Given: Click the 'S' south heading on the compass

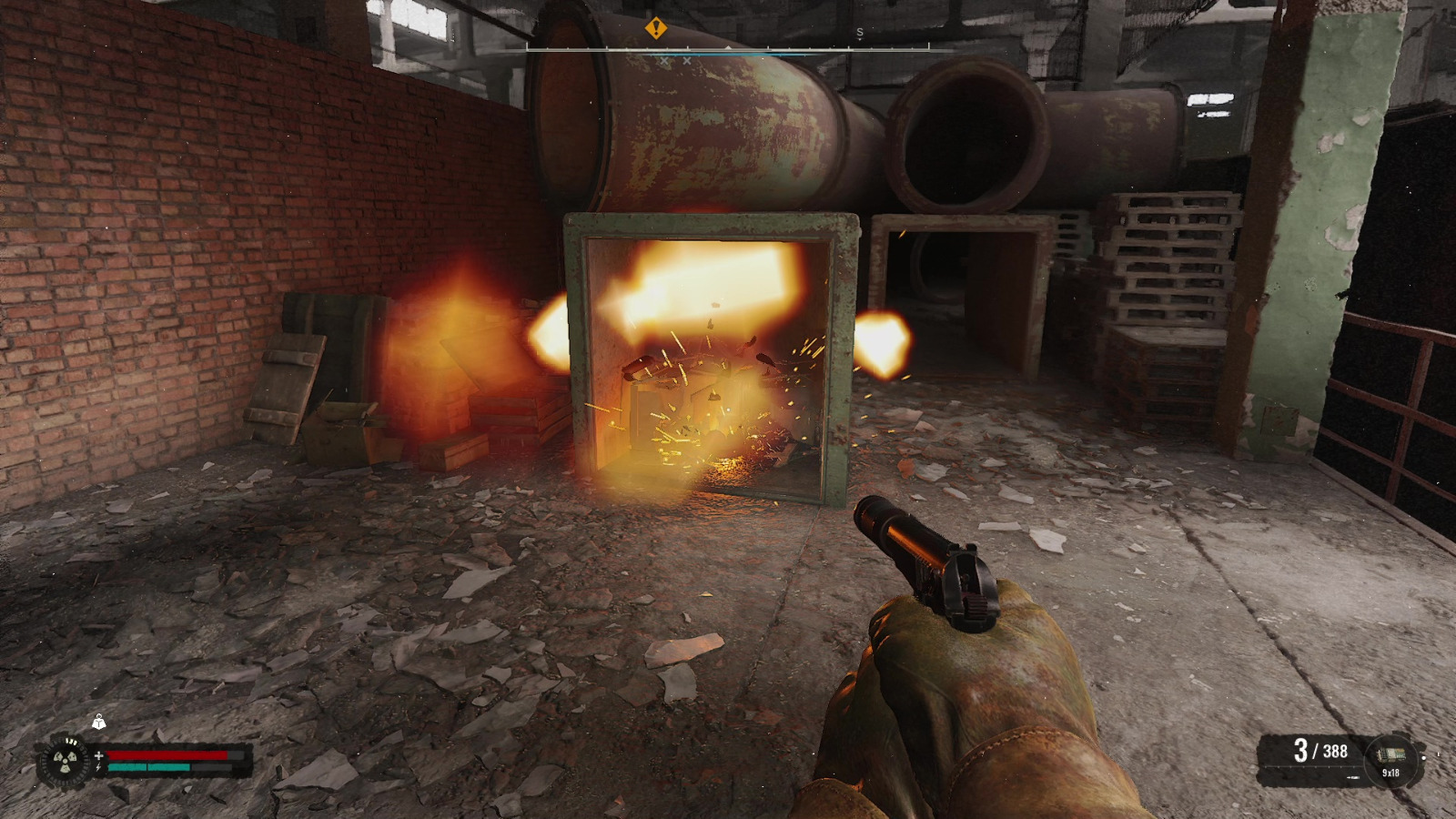Looking at the screenshot, I should pyautogui.click(x=859, y=32).
